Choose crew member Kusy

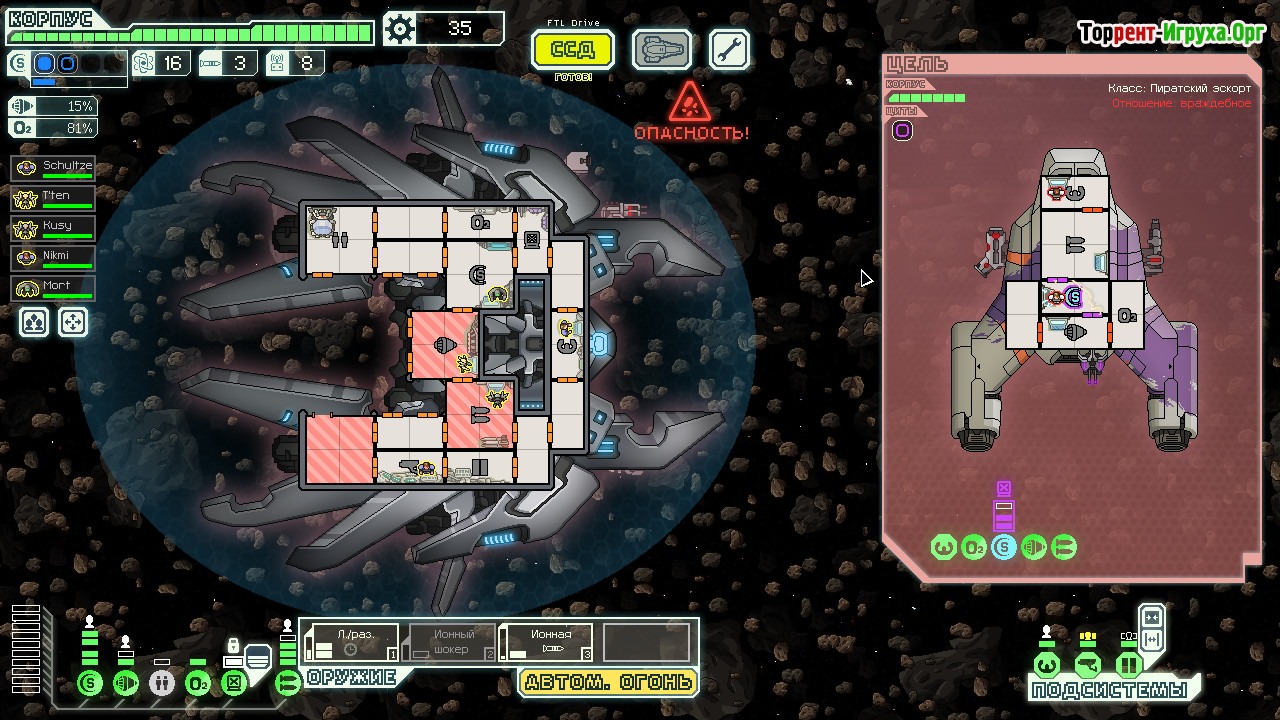pyautogui.click(x=54, y=228)
